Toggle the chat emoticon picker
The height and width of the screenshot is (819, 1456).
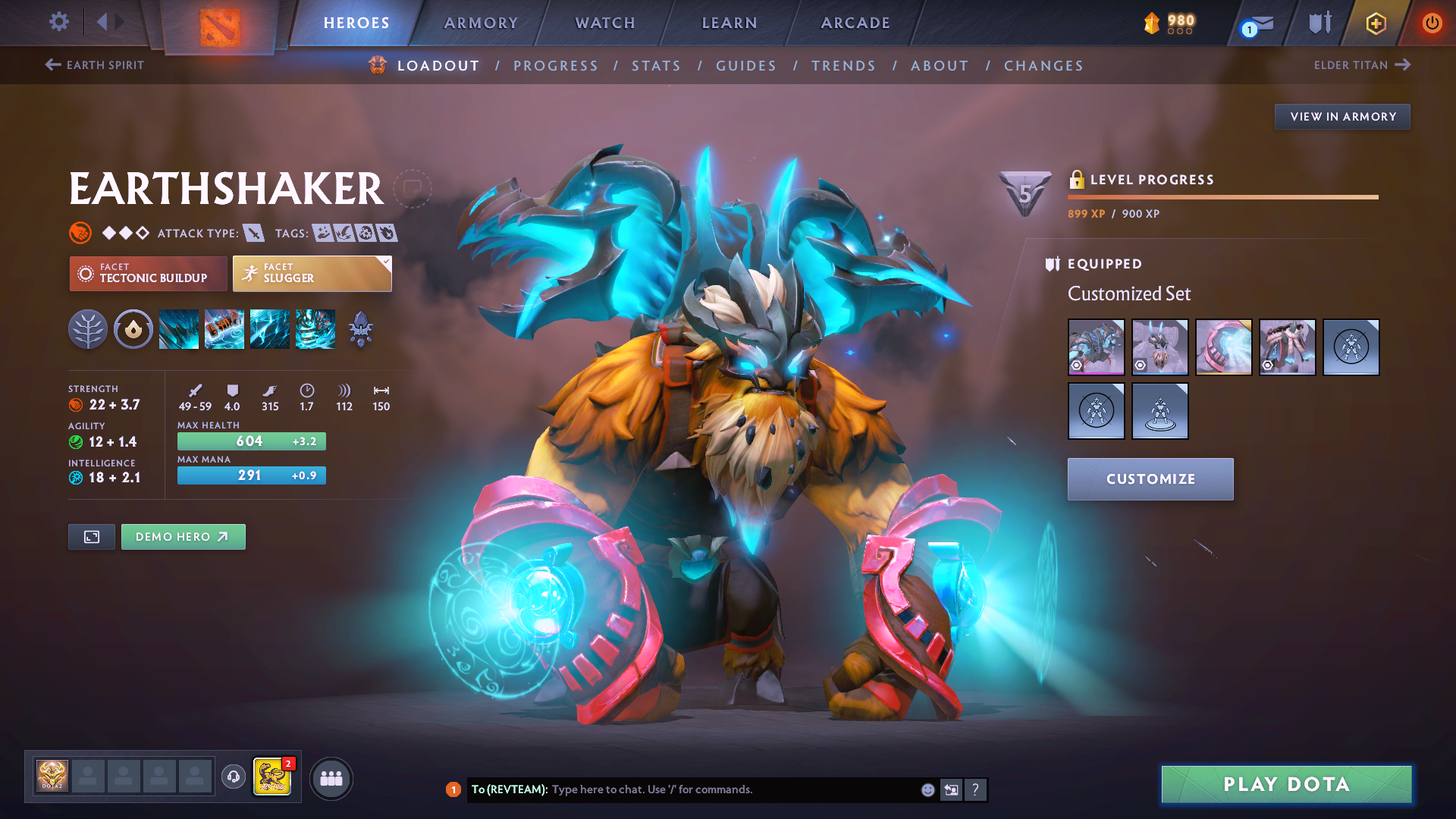(x=927, y=789)
